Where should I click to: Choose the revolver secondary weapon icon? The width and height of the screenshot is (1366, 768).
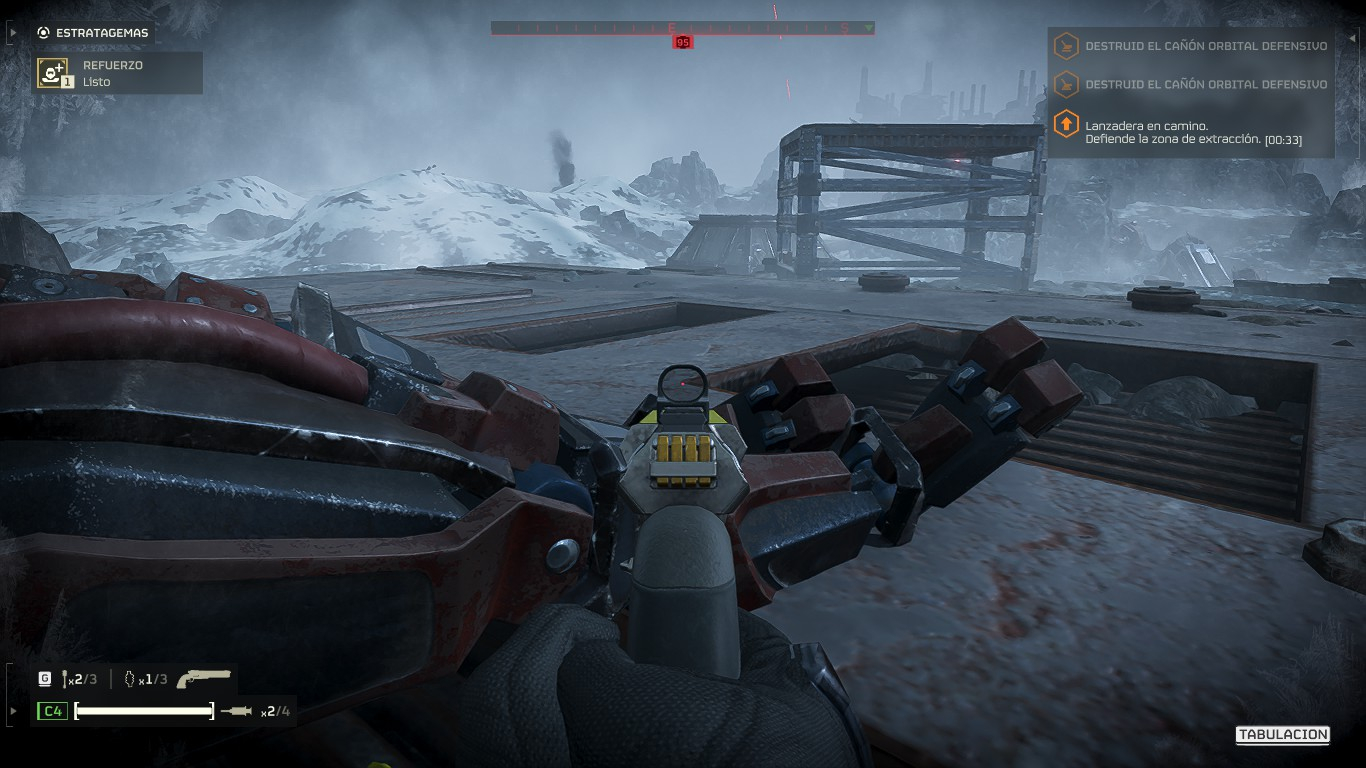pyautogui.click(x=204, y=679)
